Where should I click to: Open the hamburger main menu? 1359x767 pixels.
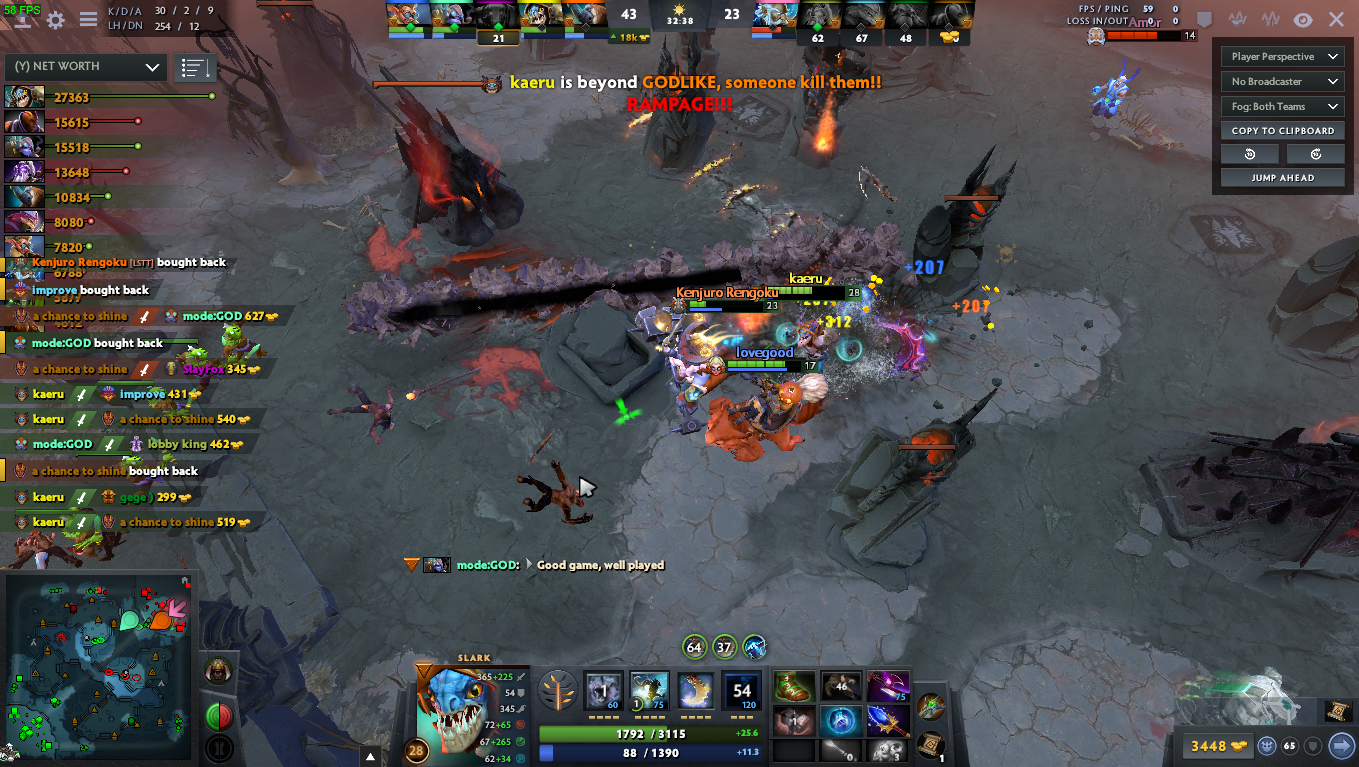[x=88, y=20]
